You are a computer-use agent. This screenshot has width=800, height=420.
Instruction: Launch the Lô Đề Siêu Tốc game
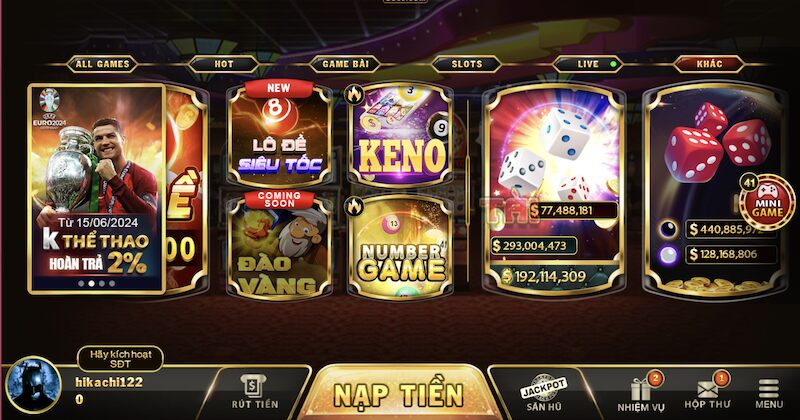point(280,135)
